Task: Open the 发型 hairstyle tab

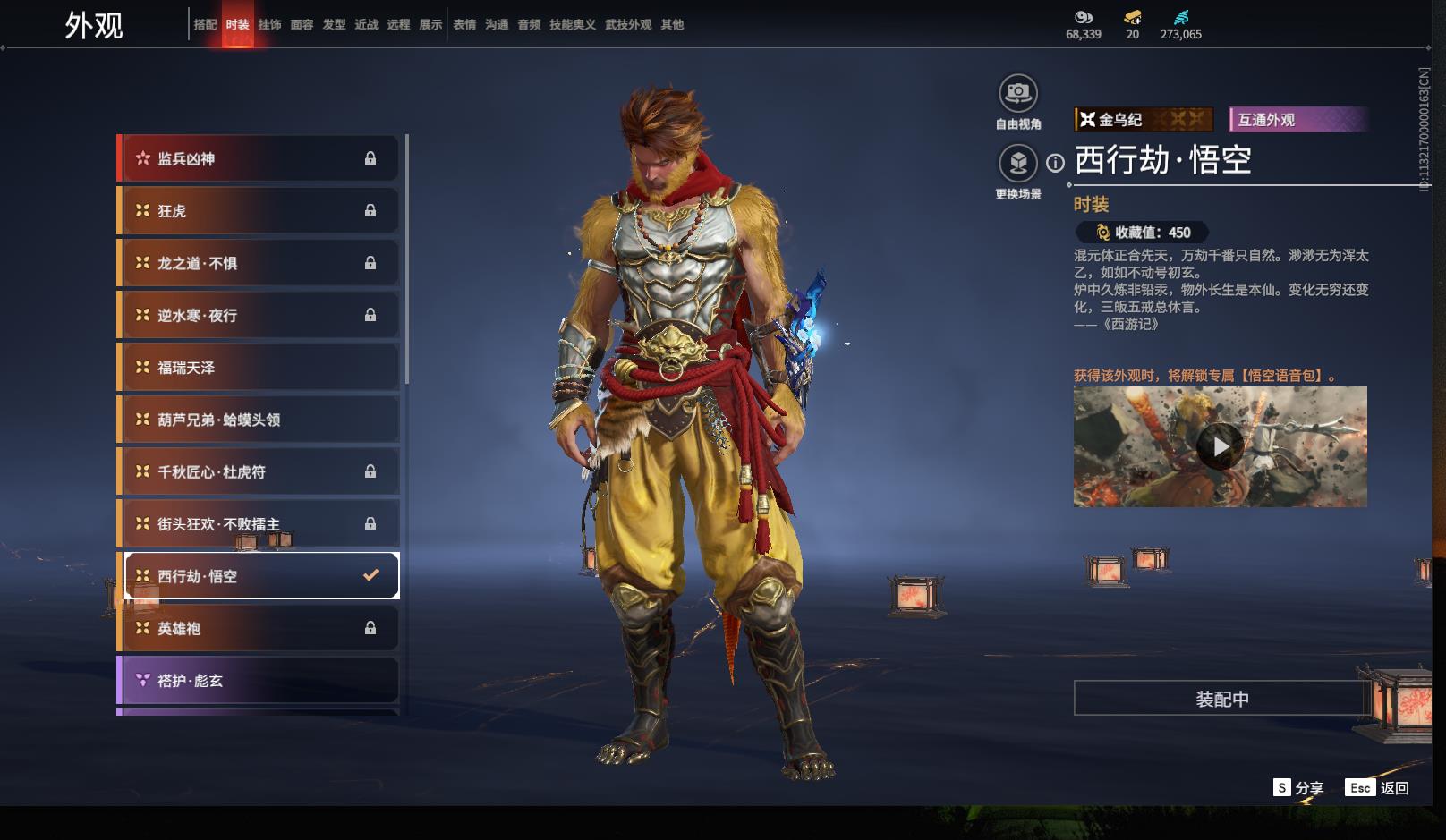Action: point(334,25)
